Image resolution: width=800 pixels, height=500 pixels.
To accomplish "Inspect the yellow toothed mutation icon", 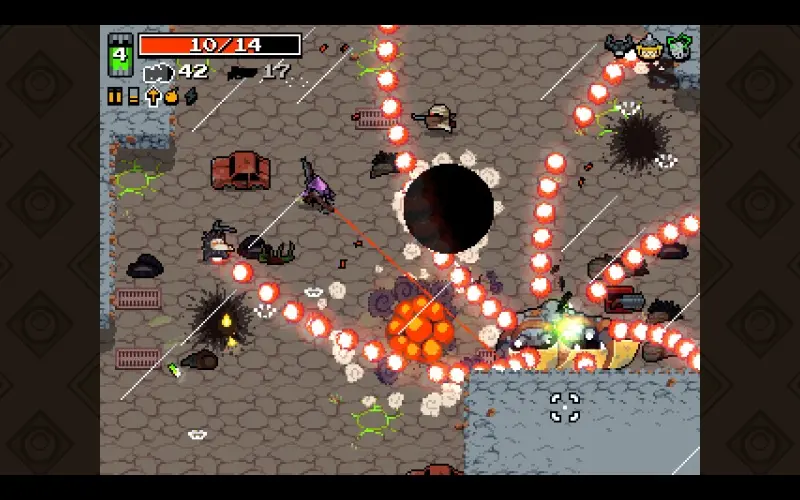I will coord(650,46).
